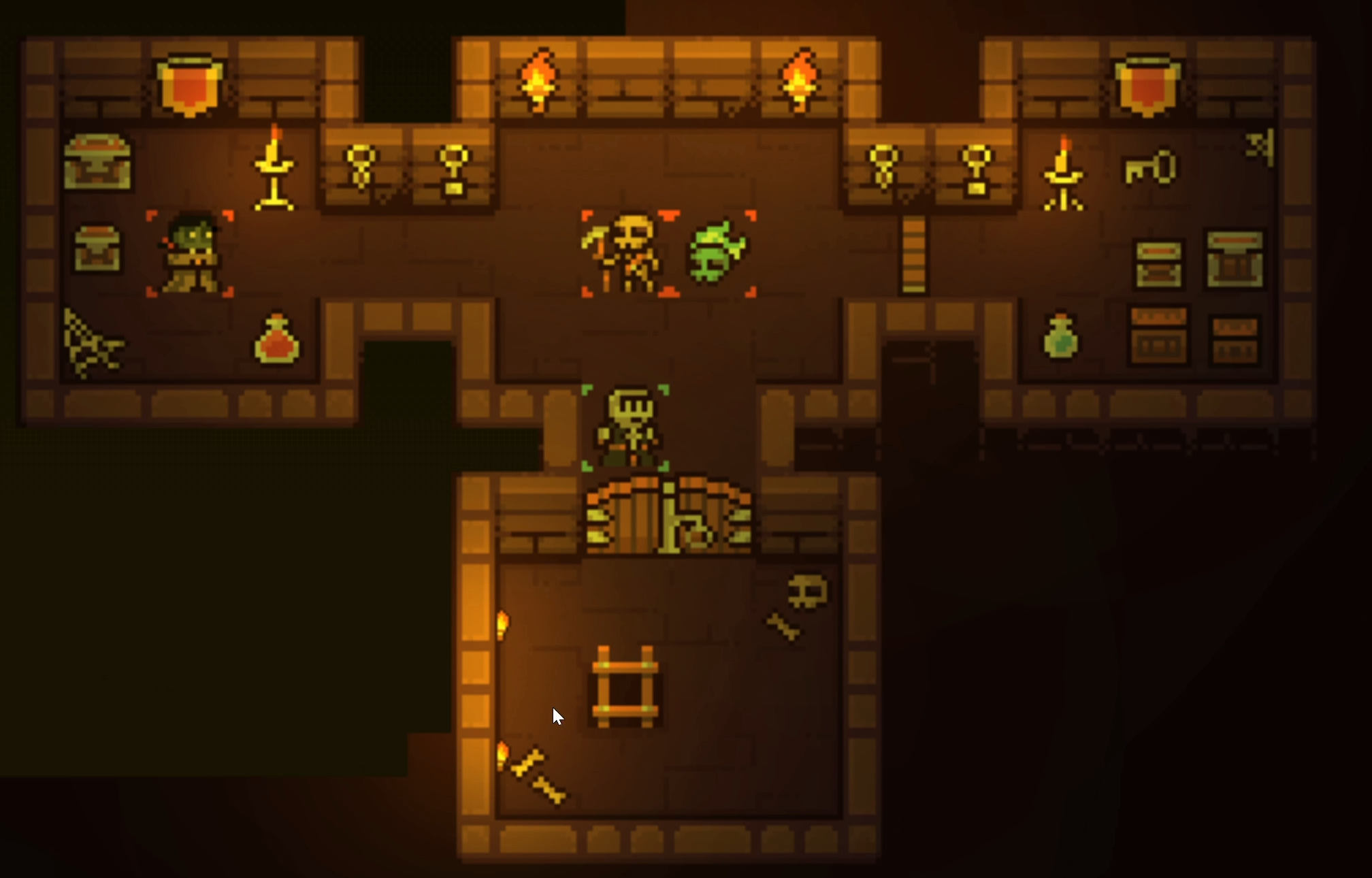Select the dark-haired orc marked with red brackets
The width and height of the screenshot is (1372, 878).
click(x=191, y=253)
